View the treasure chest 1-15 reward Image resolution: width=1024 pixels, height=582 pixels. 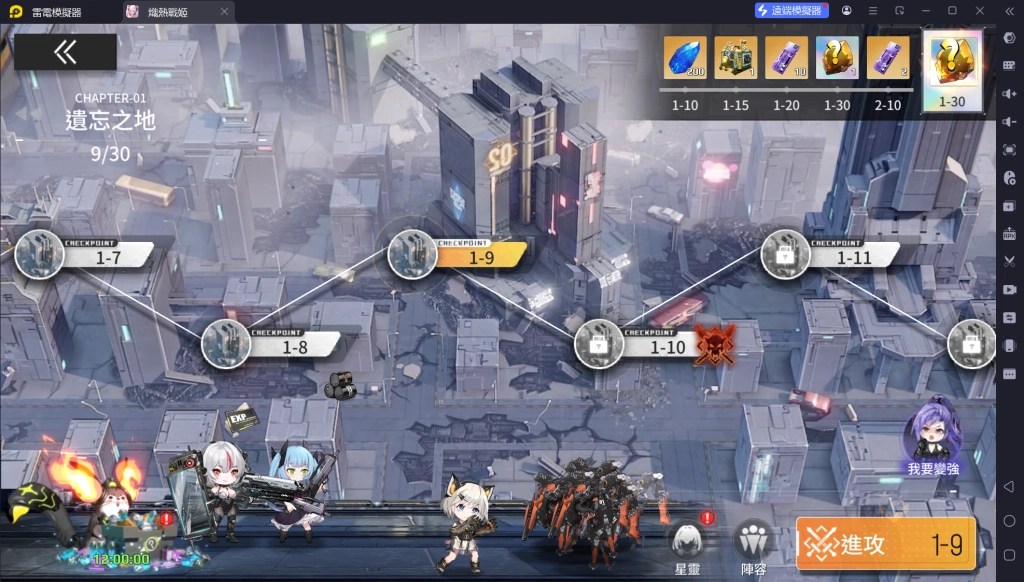(x=736, y=58)
